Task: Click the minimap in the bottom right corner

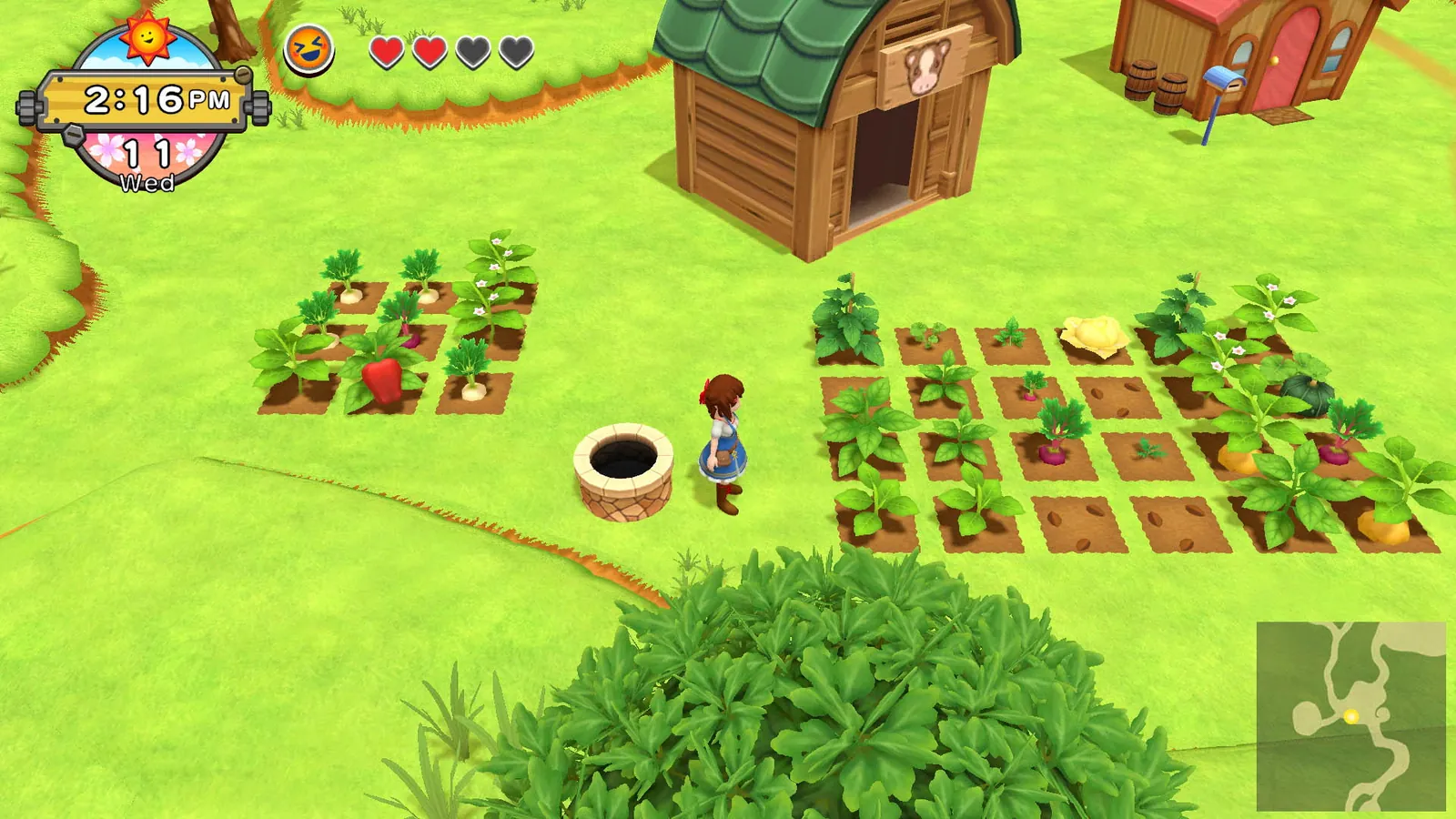Action: pos(1350,715)
